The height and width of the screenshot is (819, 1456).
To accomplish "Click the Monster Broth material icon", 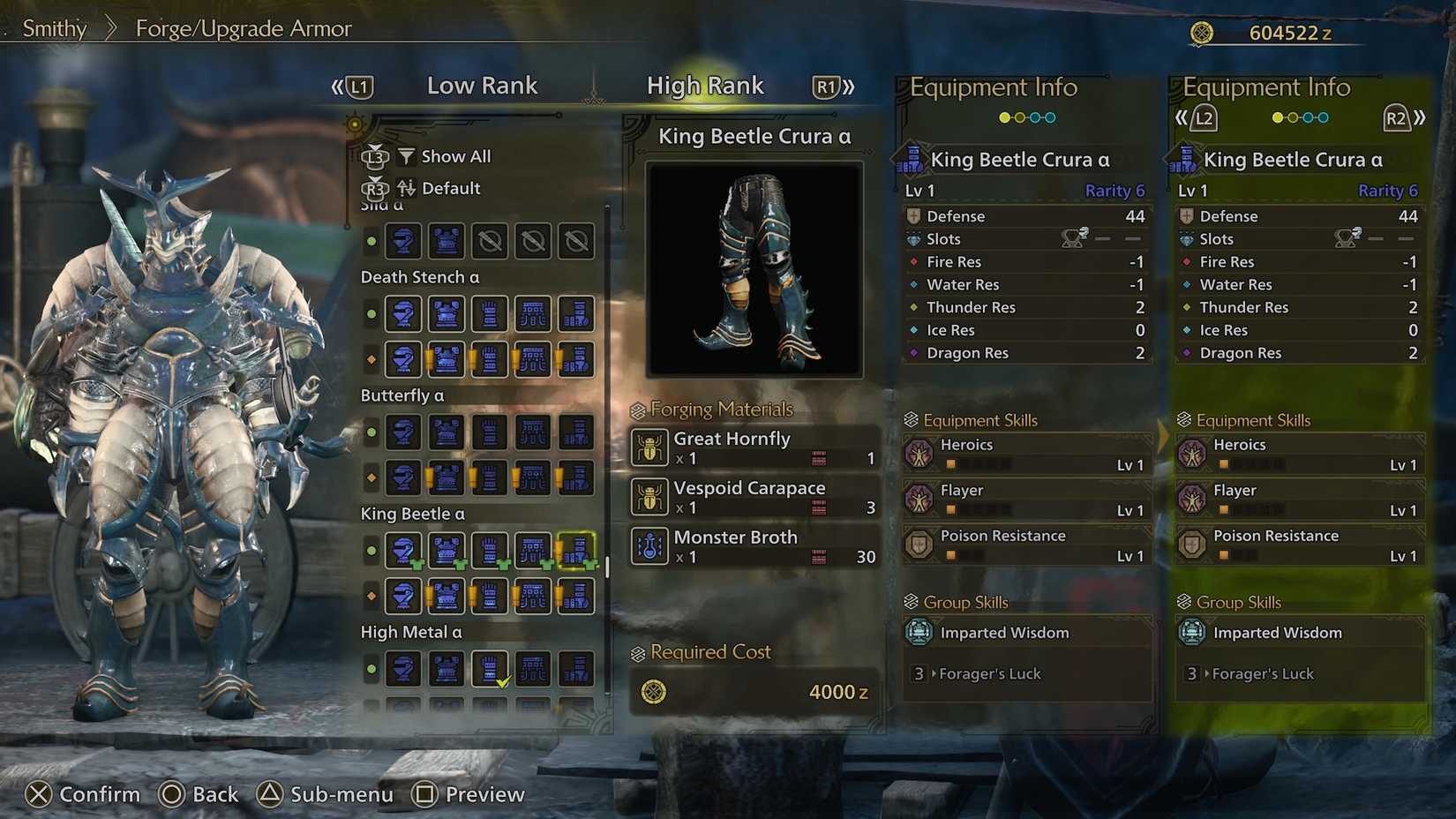I will [649, 546].
